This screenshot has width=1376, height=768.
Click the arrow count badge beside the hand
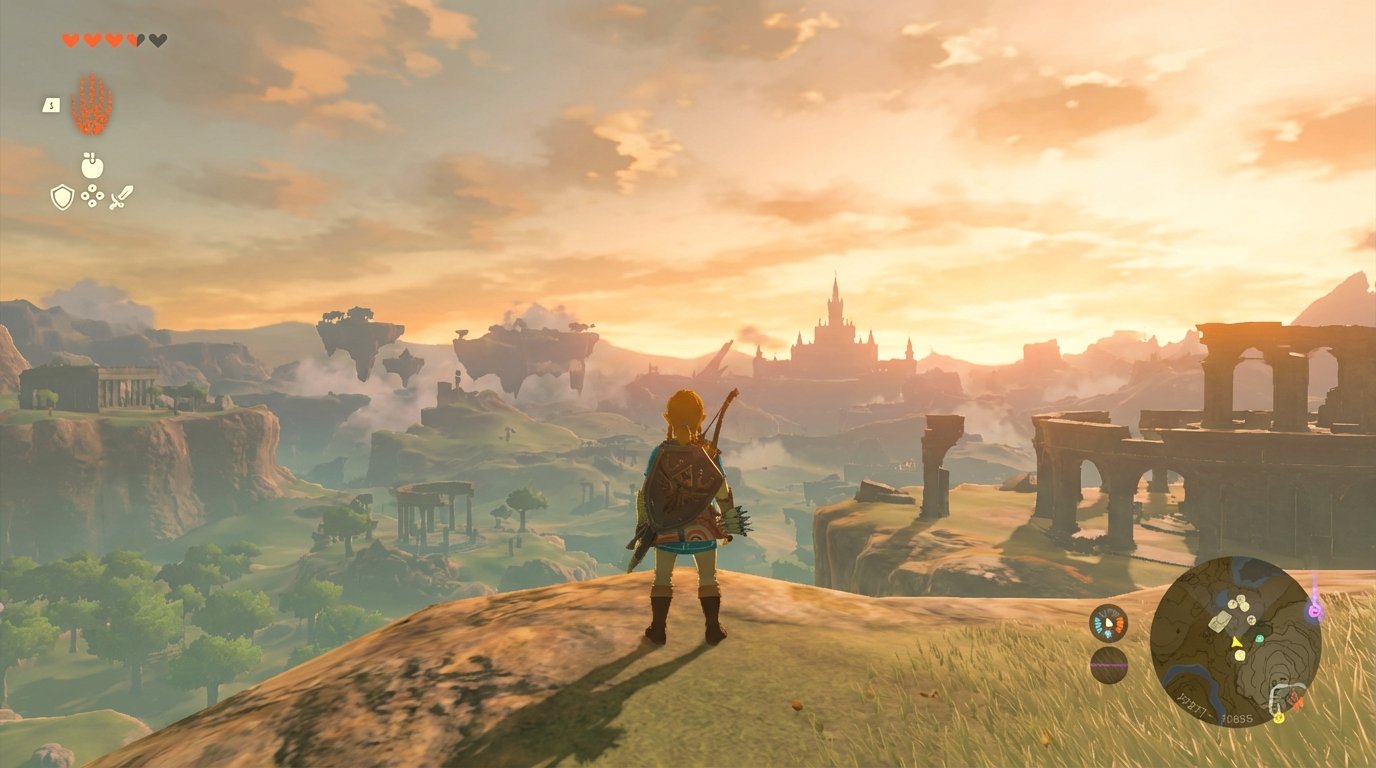51,105
